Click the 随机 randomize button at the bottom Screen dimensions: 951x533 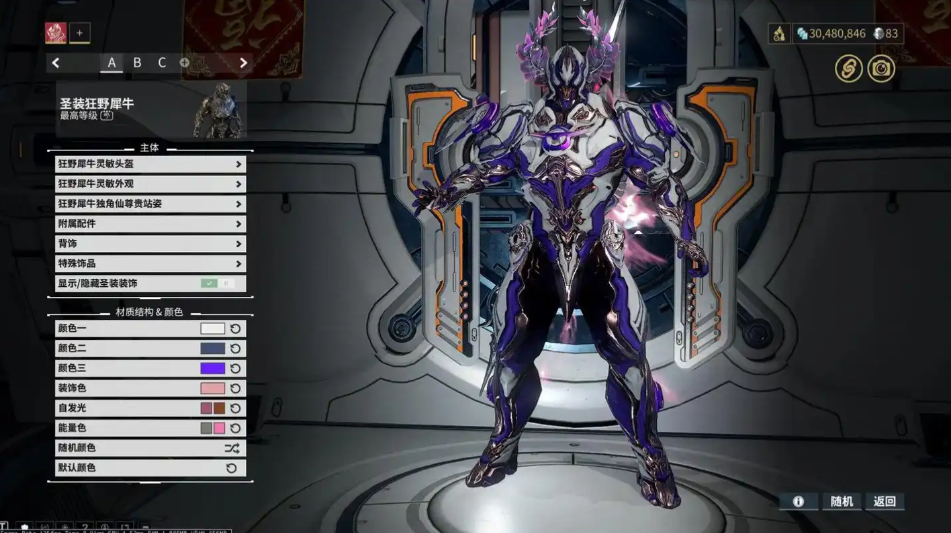click(x=842, y=501)
